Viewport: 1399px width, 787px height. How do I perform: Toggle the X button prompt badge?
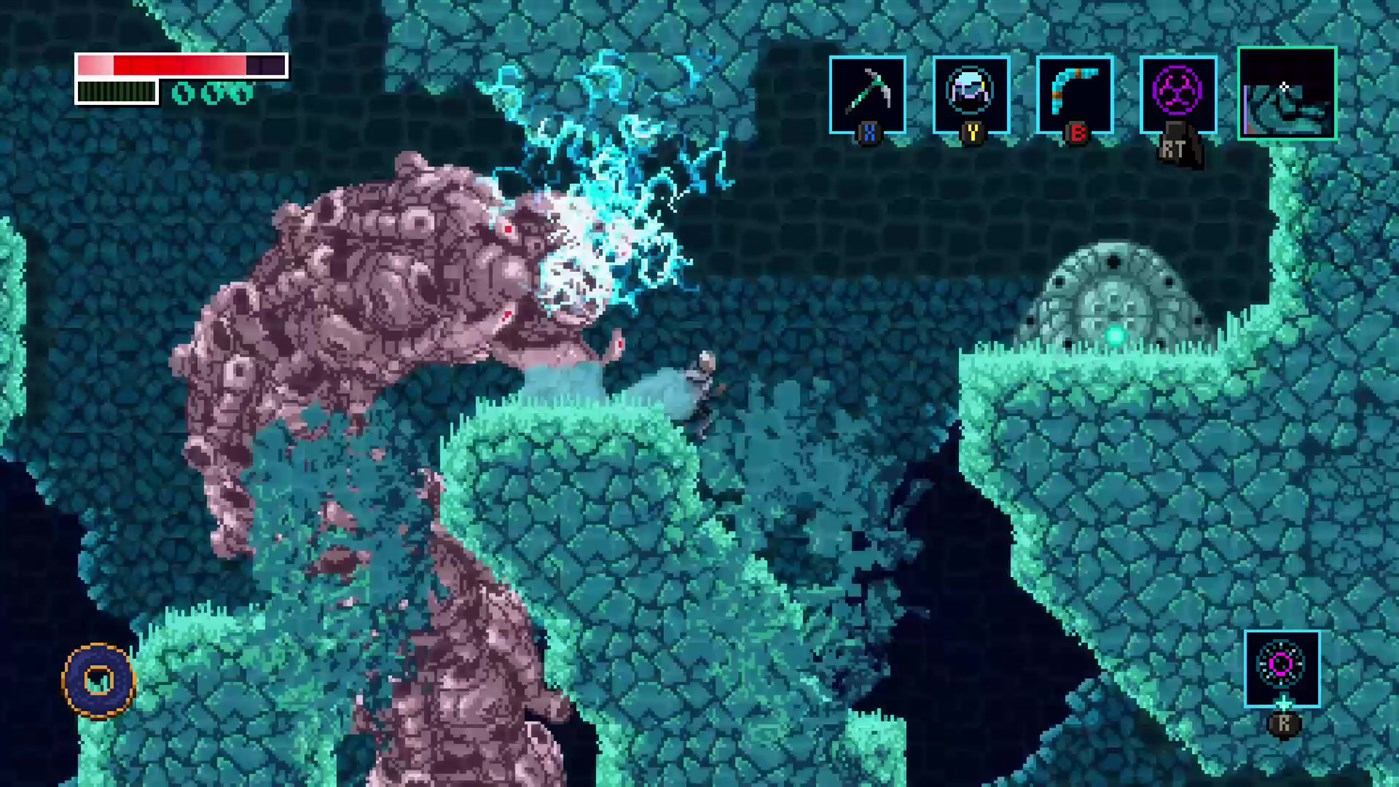867,135
